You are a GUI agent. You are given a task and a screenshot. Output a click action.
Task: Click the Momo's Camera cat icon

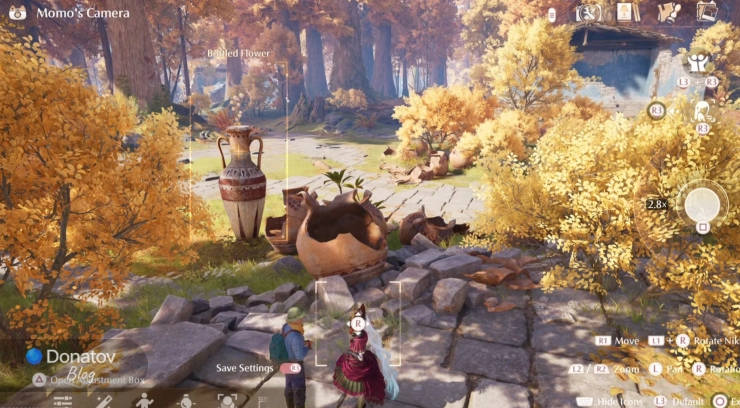click(17, 14)
